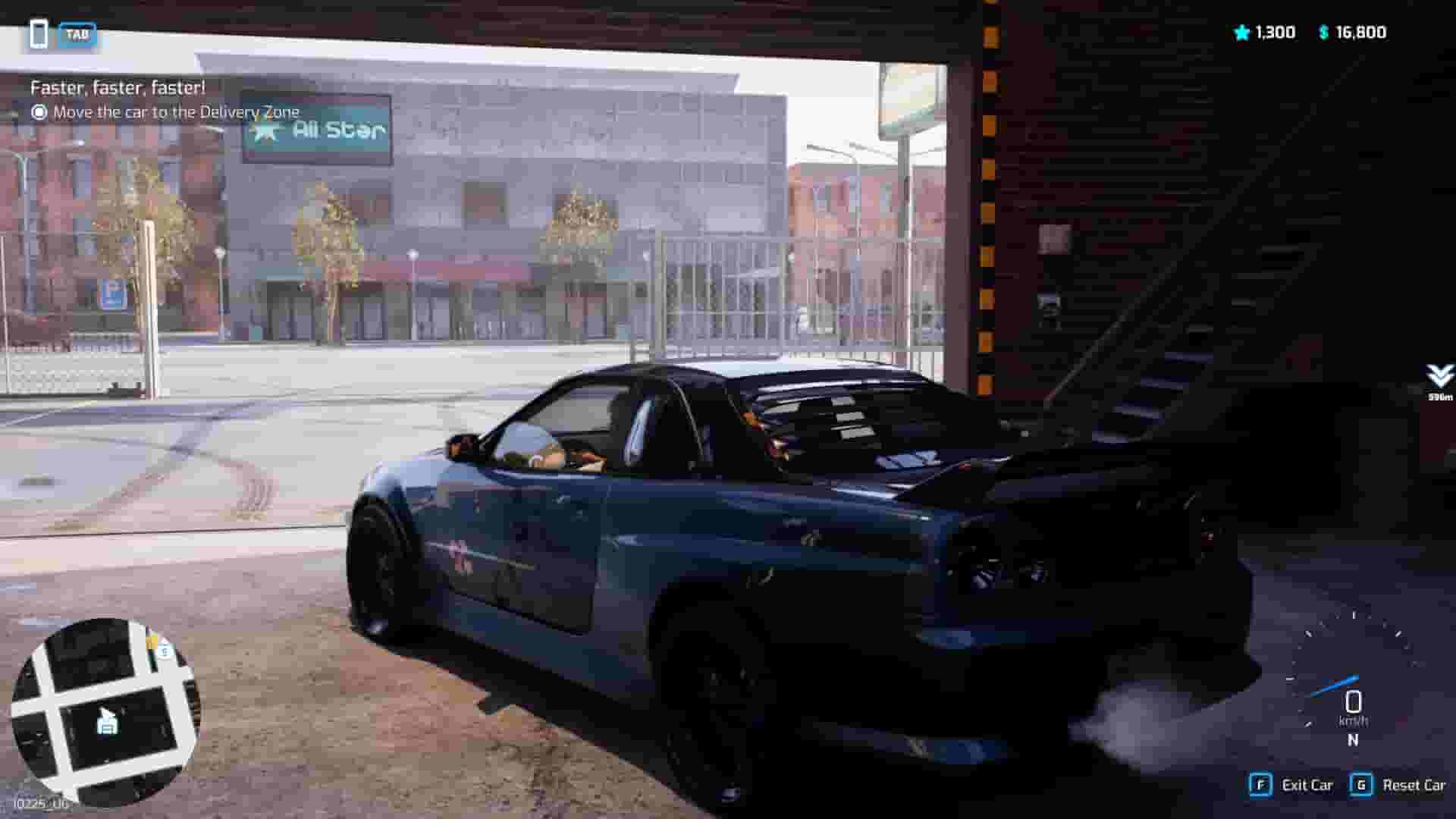
Task: Click the mission title Faster, faster, faster!
Action: [118, 88]
